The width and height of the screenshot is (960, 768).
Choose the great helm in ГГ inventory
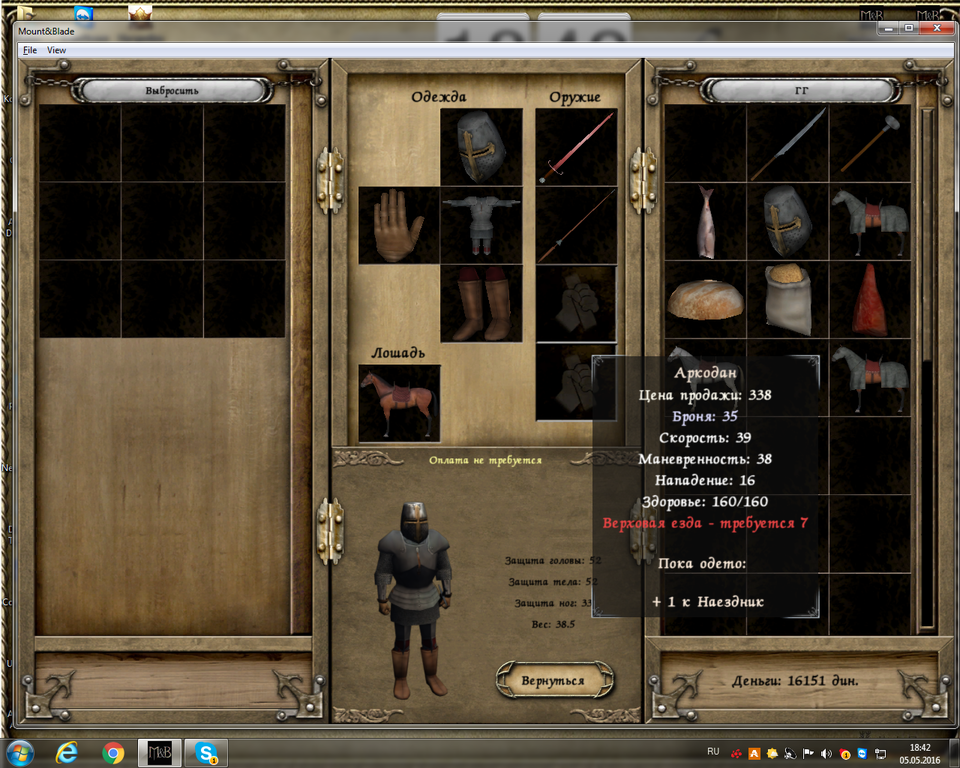(788, 221)
